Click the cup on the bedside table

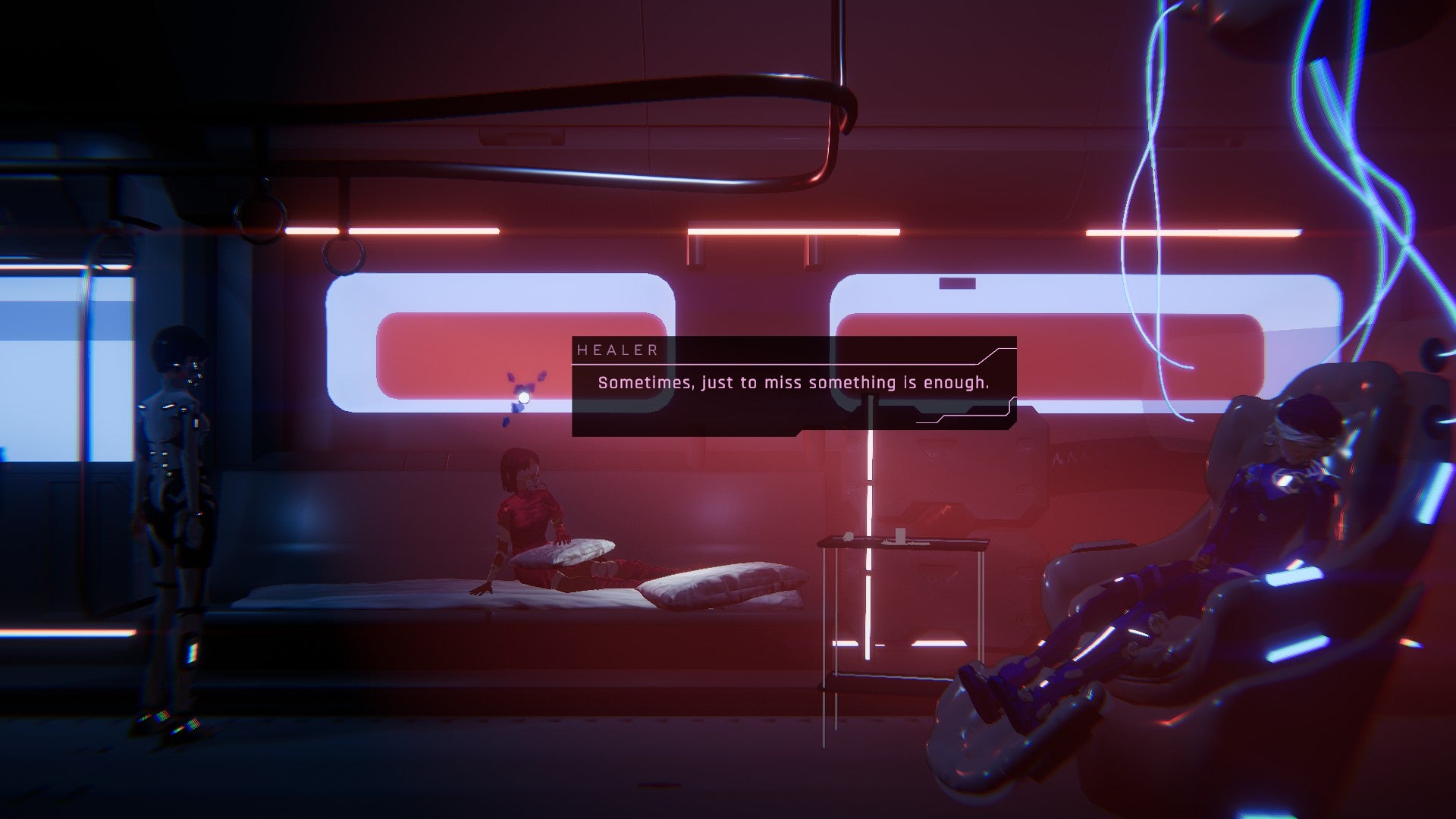click(899, 533)
